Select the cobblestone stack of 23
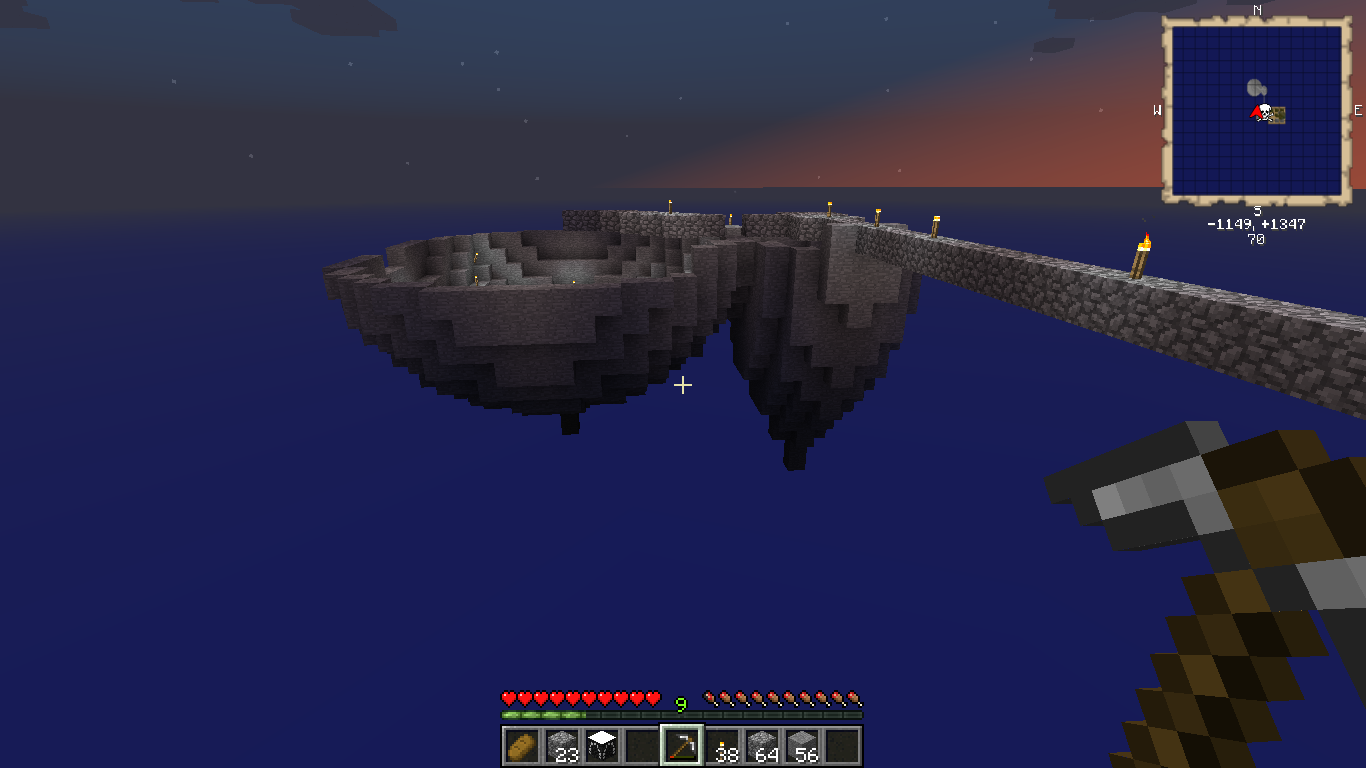 (x=561, y=746)
